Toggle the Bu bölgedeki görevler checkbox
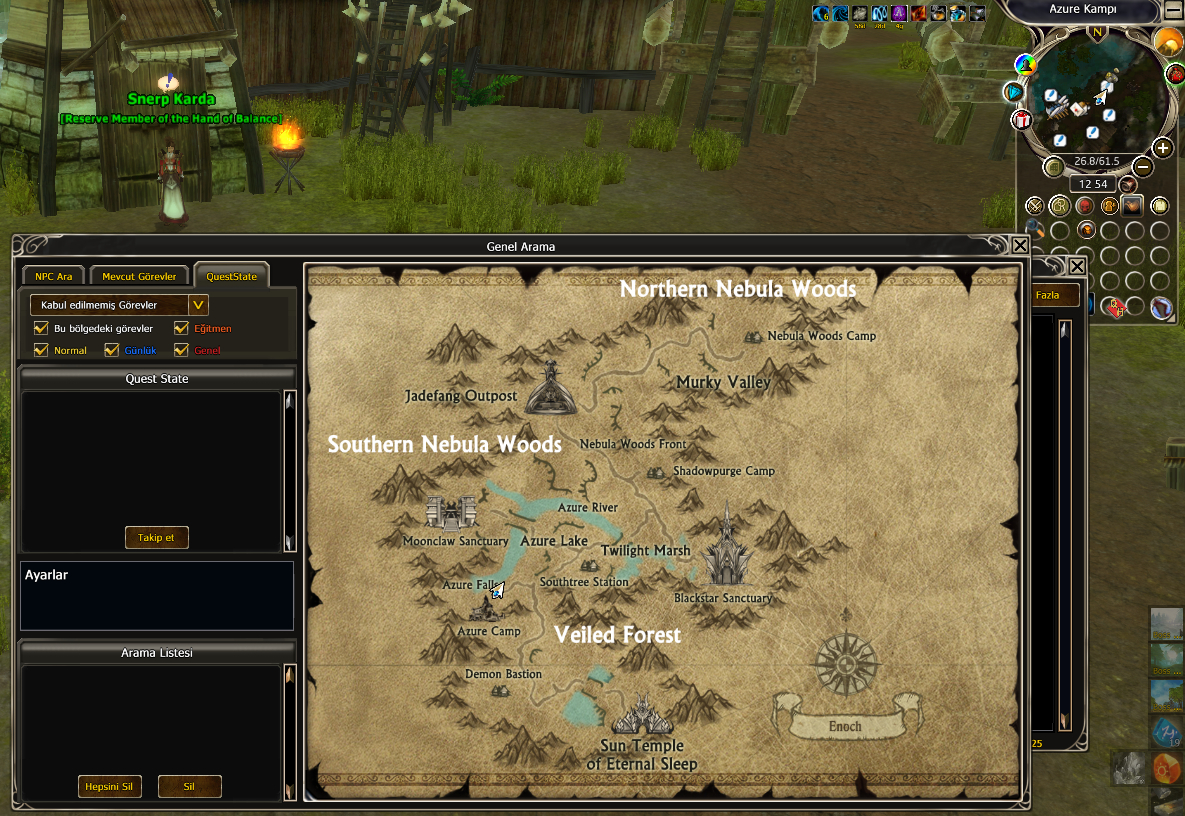The width and height of the screenshot is (1185, 816). click(x=41, y=328)
